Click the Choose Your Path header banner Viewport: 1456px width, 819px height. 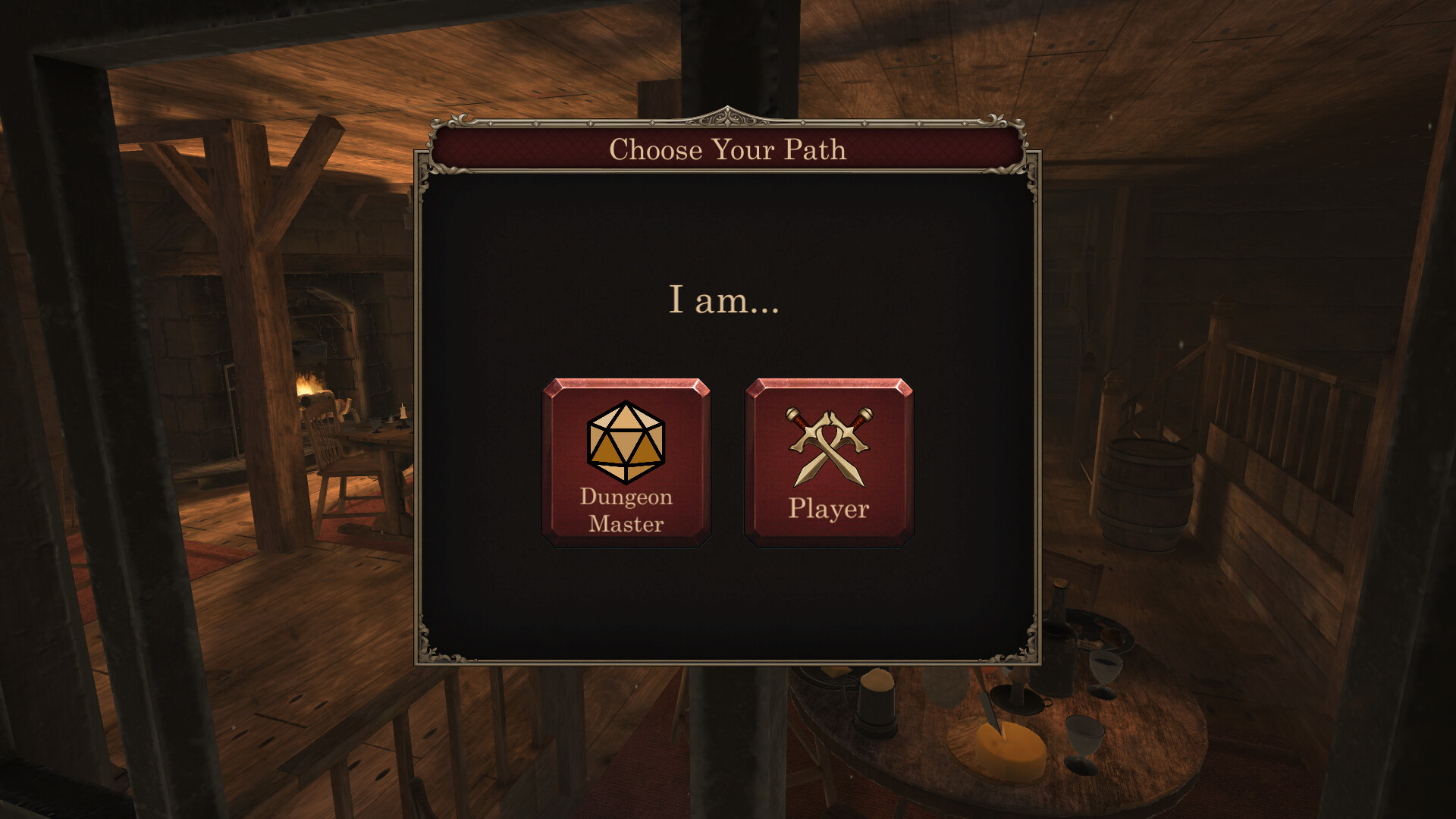tap(726, 149)
